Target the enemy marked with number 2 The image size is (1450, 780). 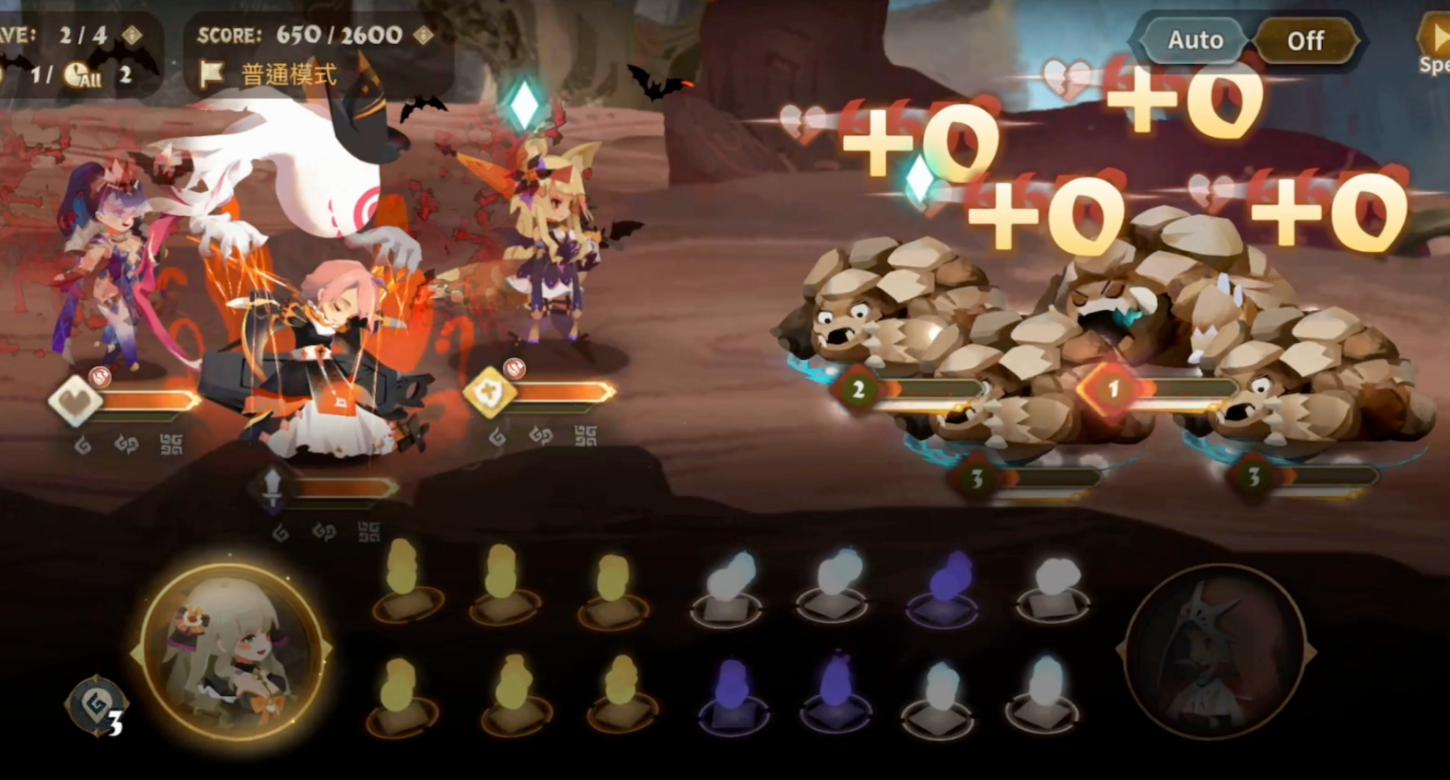(857, 389)
